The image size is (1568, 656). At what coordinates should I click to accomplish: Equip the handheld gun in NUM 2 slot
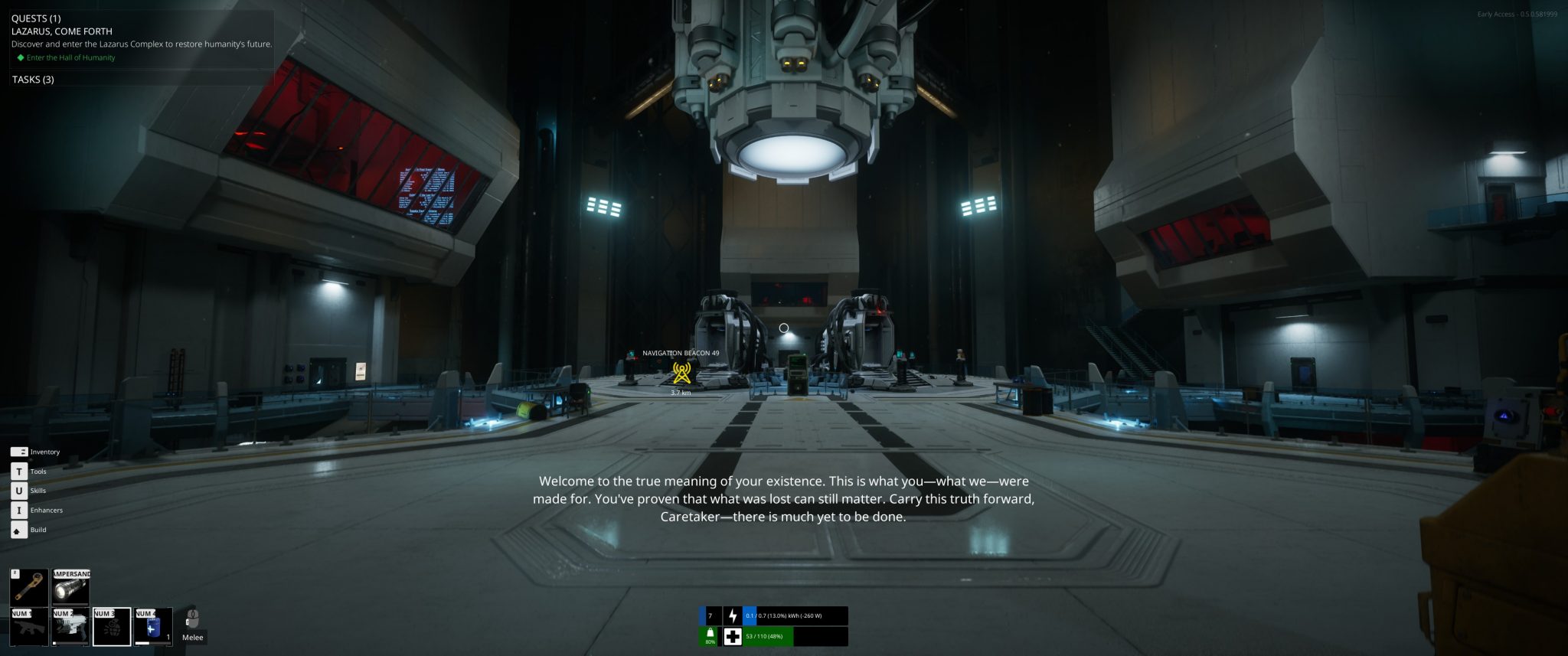(x=70, y=627)
